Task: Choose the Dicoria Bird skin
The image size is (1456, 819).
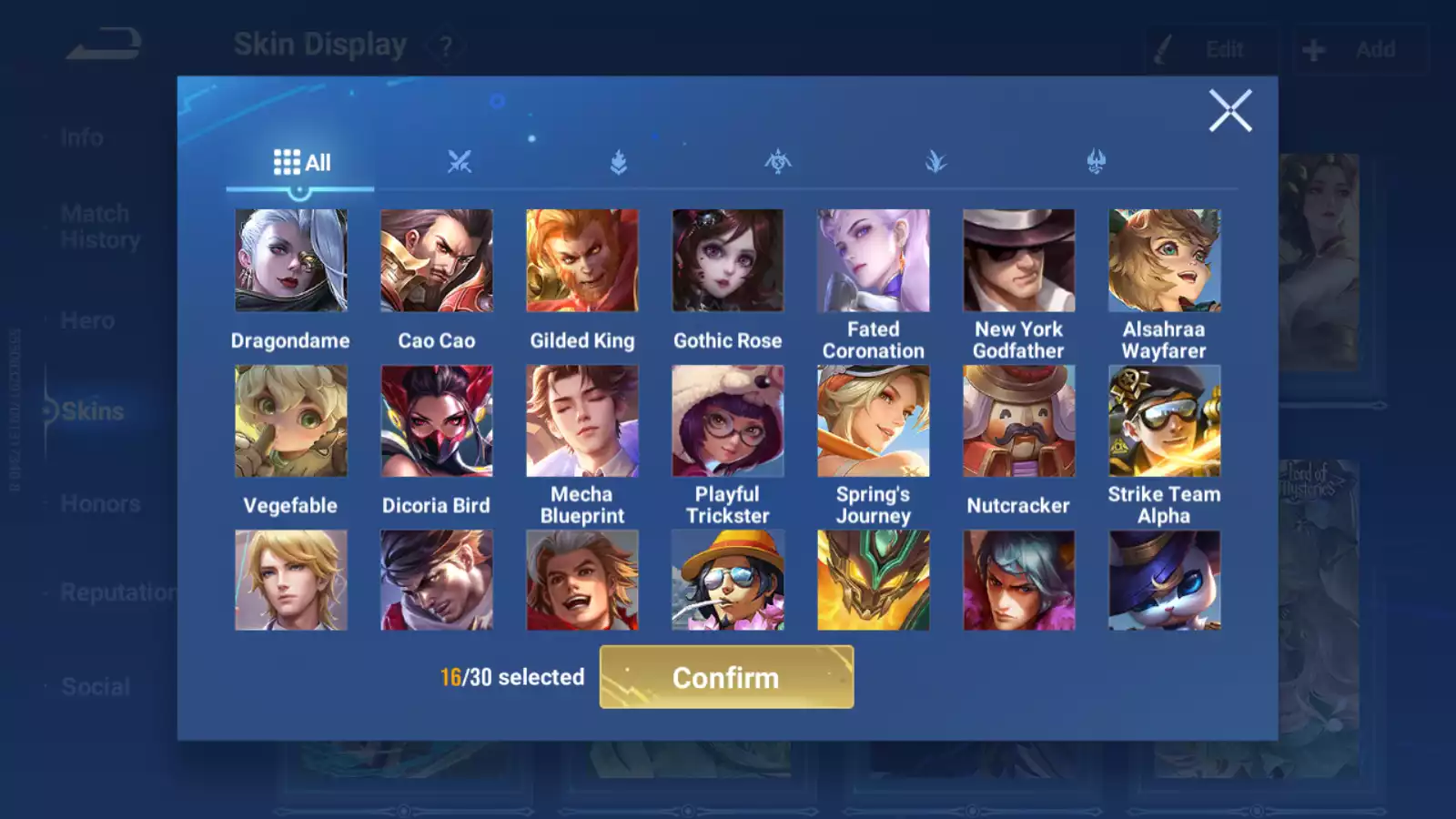Action: (x=436, y=421)
